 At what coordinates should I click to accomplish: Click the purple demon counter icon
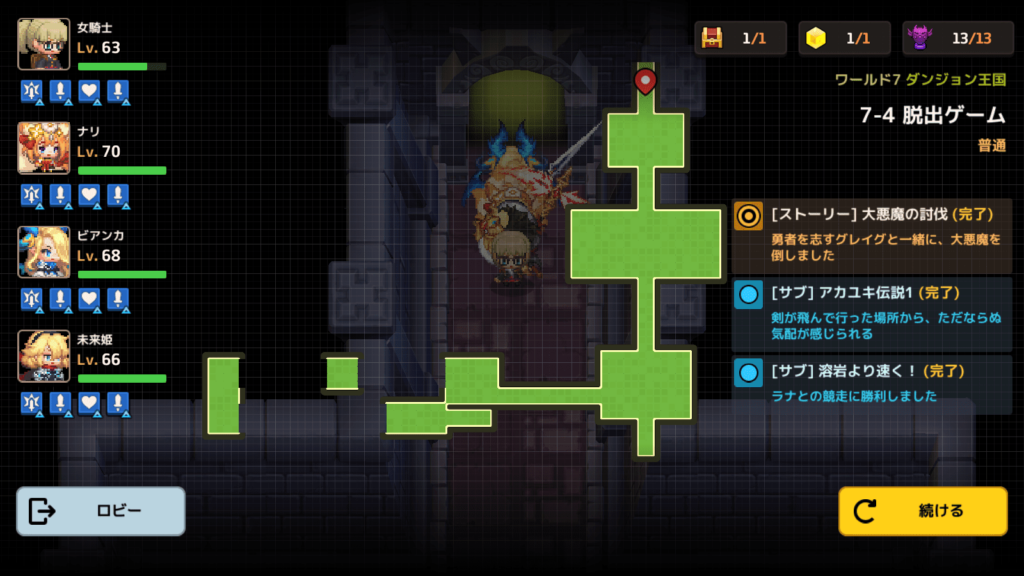(x=920, y=38)
